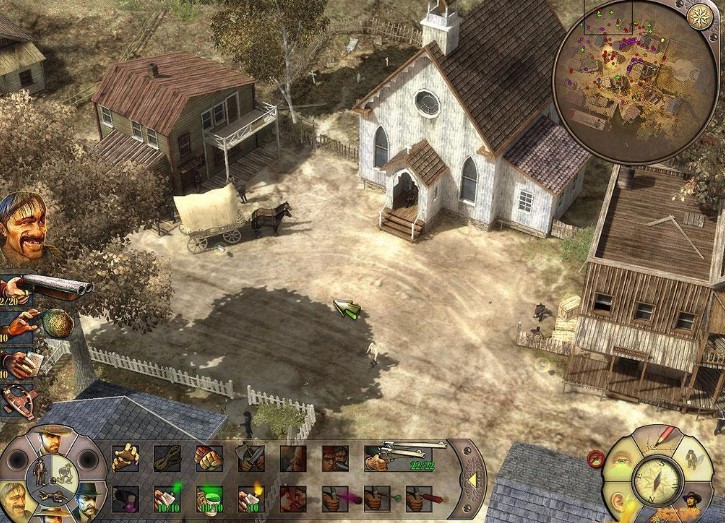Select the dynamite with lit fuse
The image size is (725, 523).
(251, 497)
